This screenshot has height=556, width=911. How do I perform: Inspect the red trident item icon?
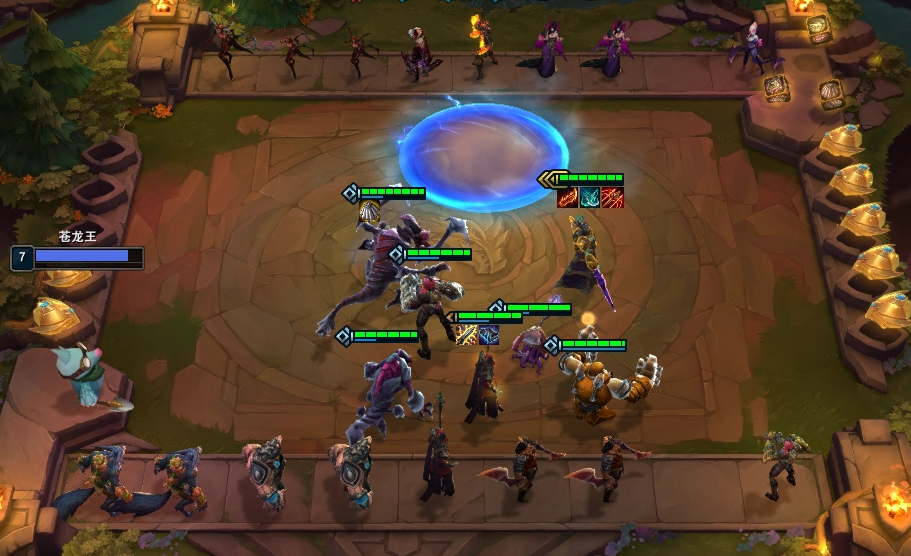point(612,197)
